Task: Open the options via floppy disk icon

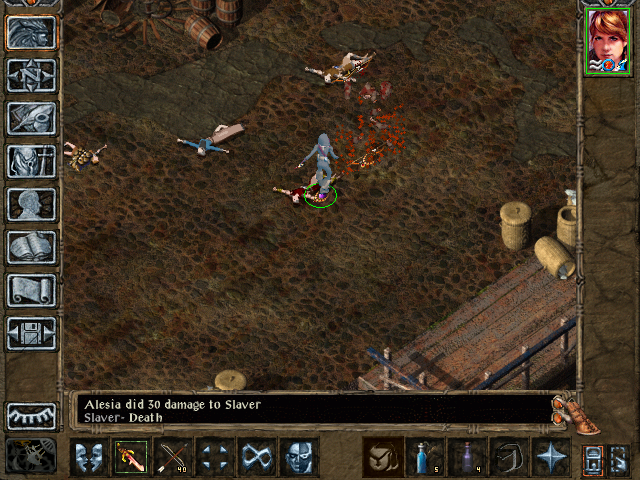Action: pyautogui.click(x=32, y=333)
